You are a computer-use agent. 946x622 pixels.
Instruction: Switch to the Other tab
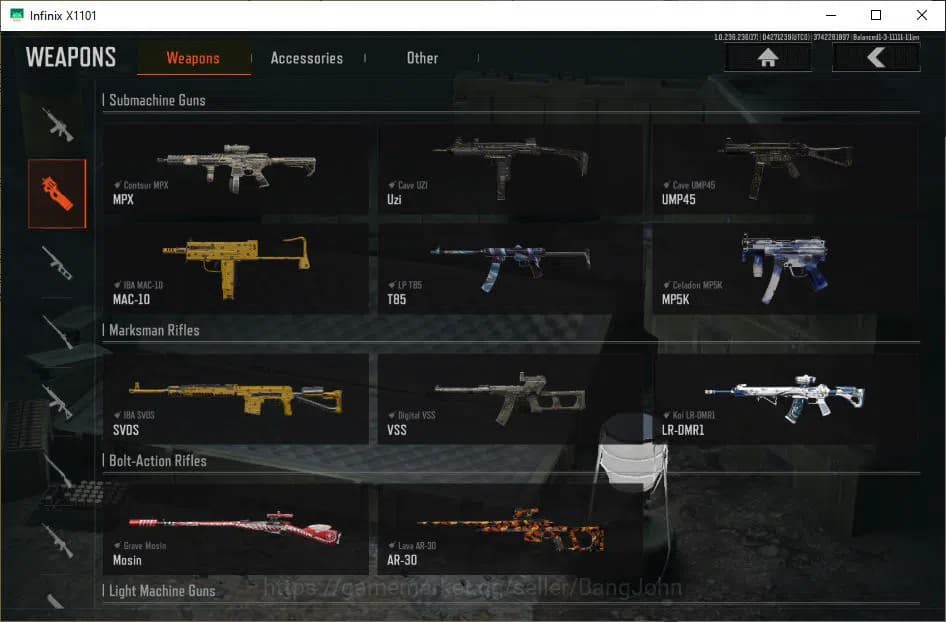pyautogui.click(x=422, y=58)
